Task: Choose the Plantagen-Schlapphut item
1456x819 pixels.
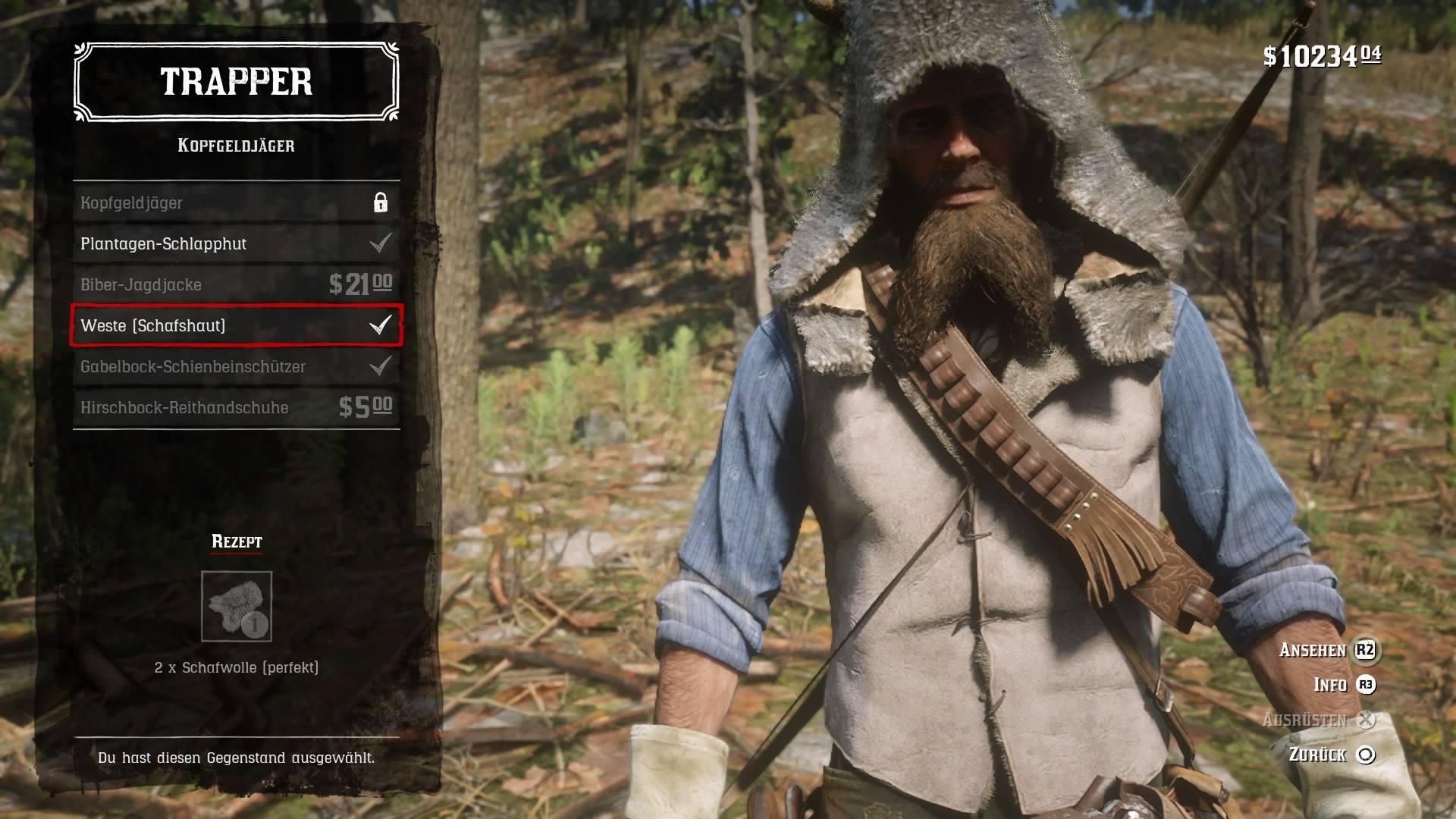Action: [x=236, y=244]
